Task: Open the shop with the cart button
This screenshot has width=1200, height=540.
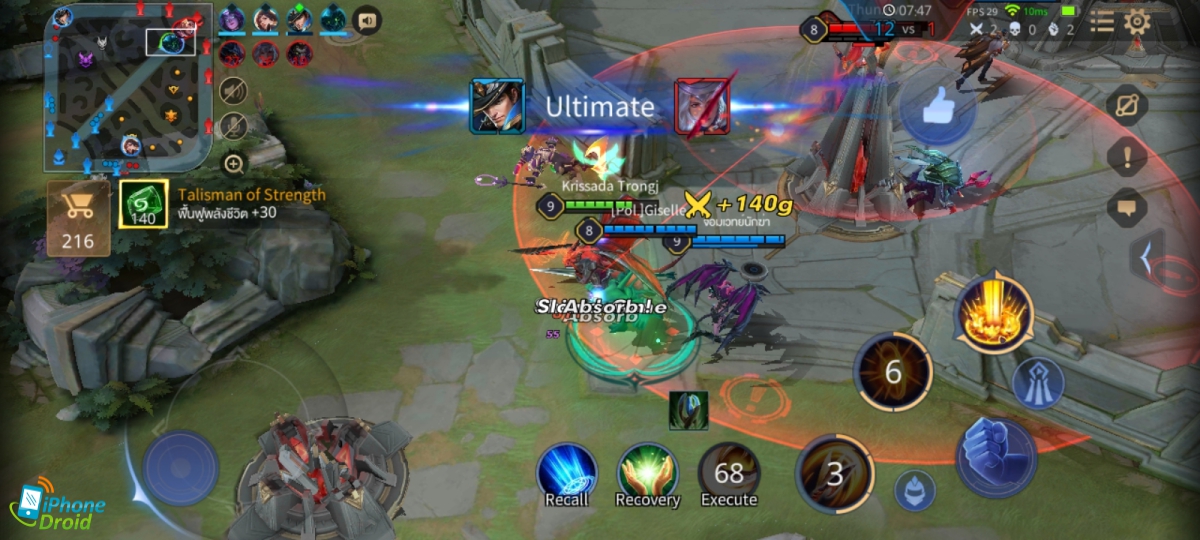Action: tap(78, 217)
